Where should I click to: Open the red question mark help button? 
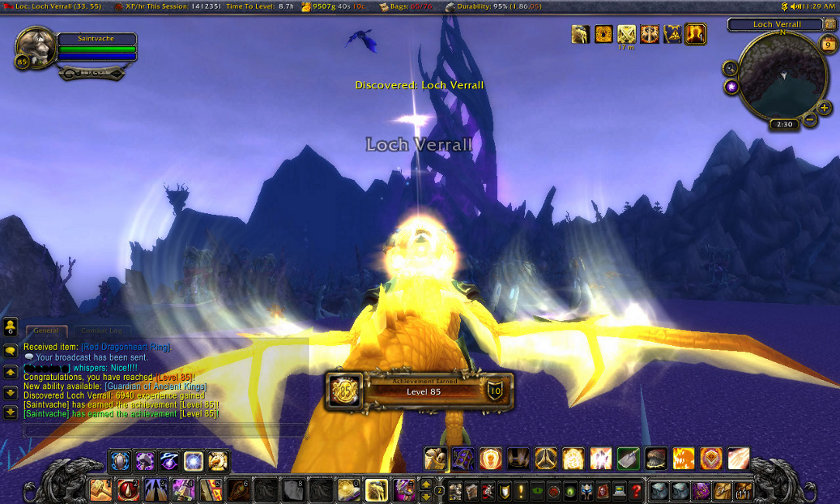(636, 491)
